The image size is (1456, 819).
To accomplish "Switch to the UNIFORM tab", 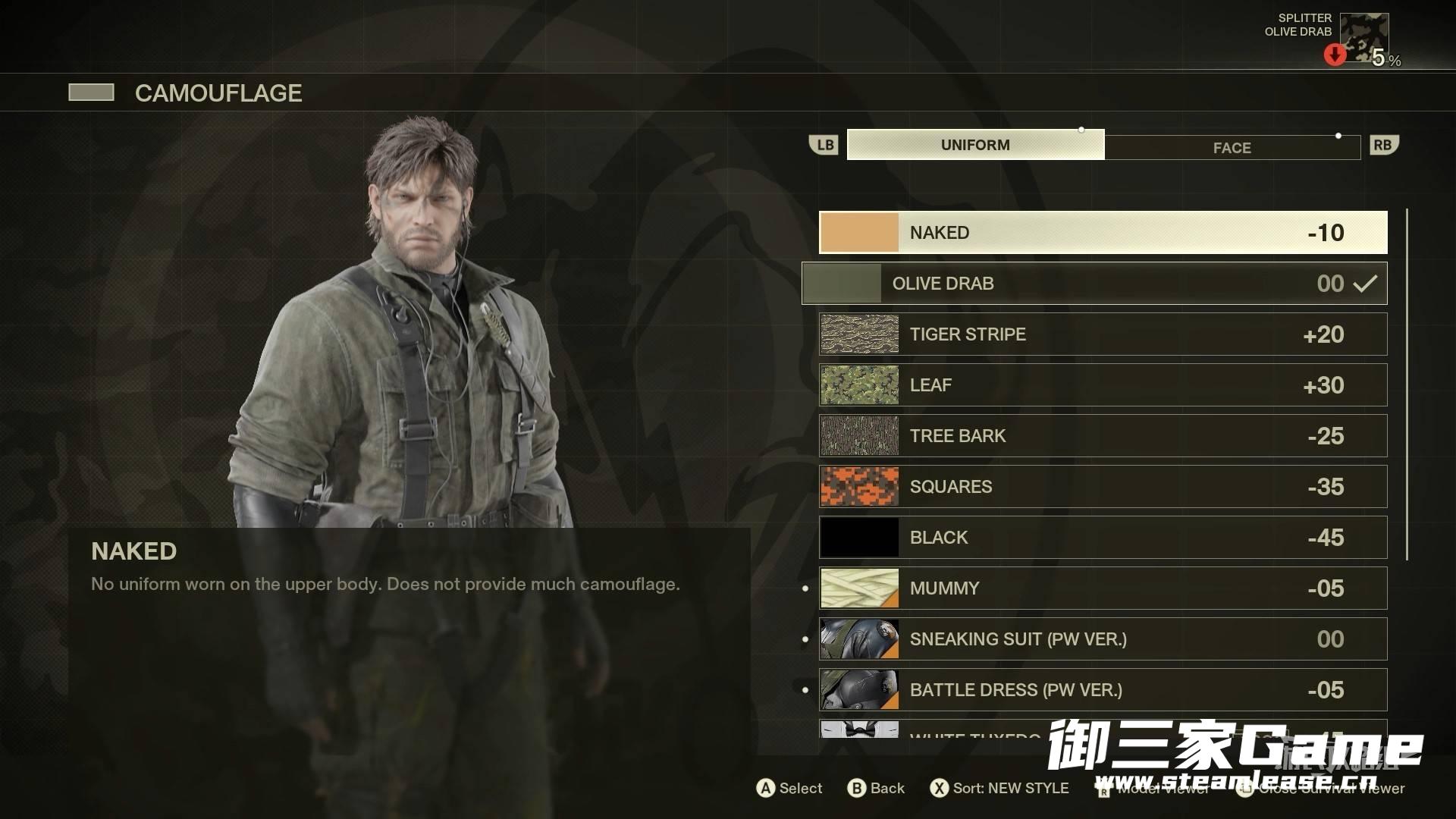I will [975, 145].
